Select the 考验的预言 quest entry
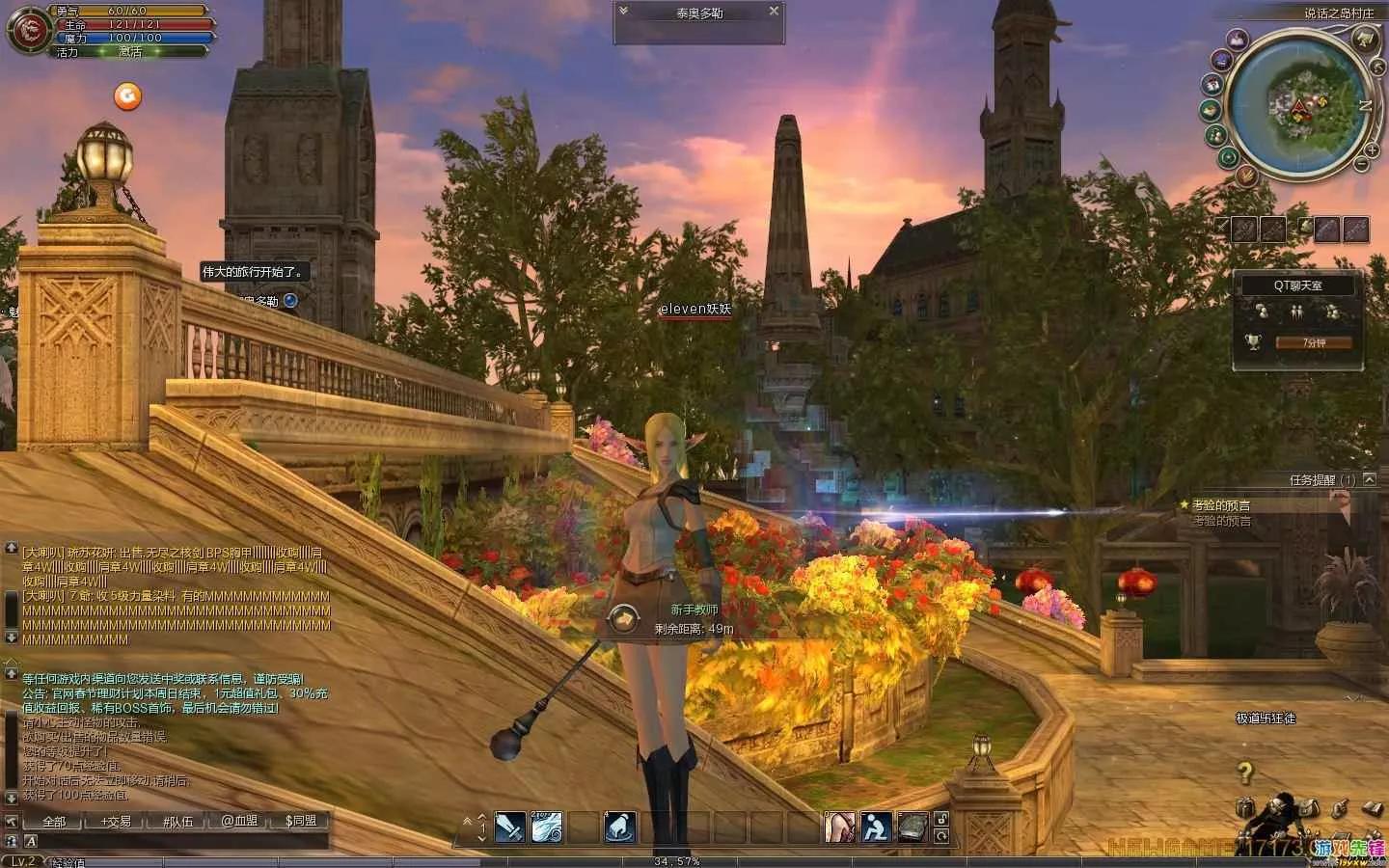 tap(1221, 505)
